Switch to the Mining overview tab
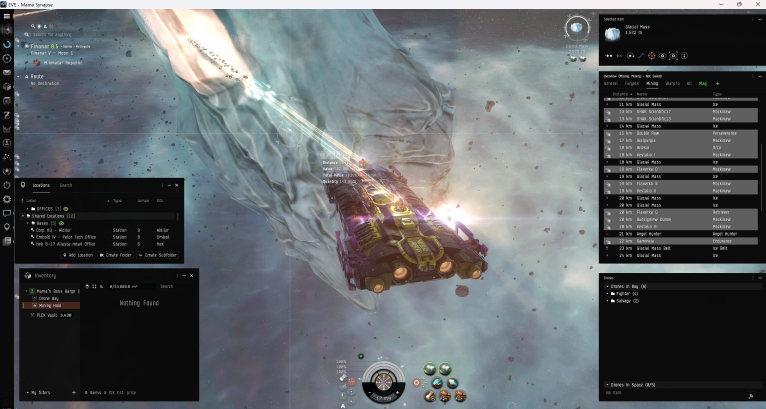The width and height of the screenshot is (766, 409). (651, 83)
